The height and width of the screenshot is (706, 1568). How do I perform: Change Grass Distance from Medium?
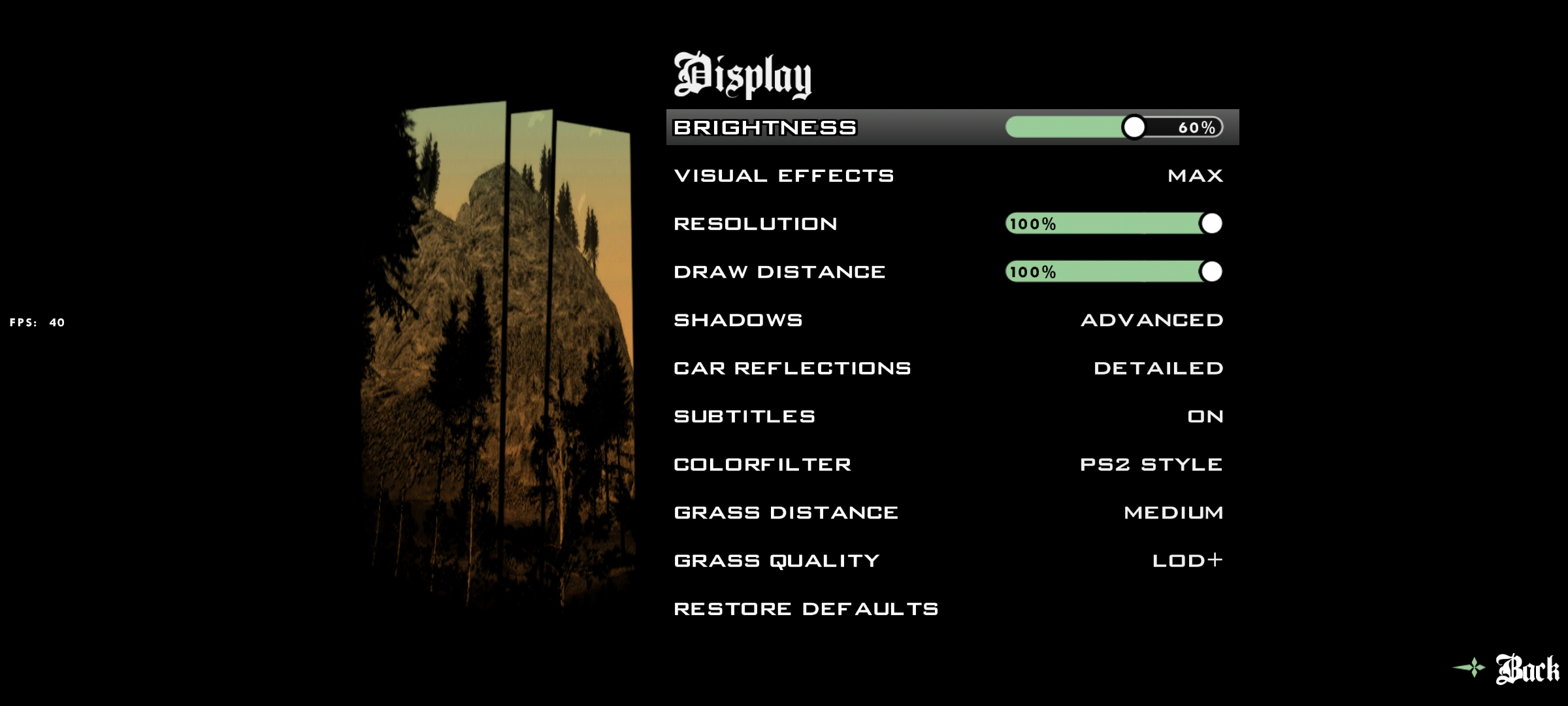click(1173, 513)
